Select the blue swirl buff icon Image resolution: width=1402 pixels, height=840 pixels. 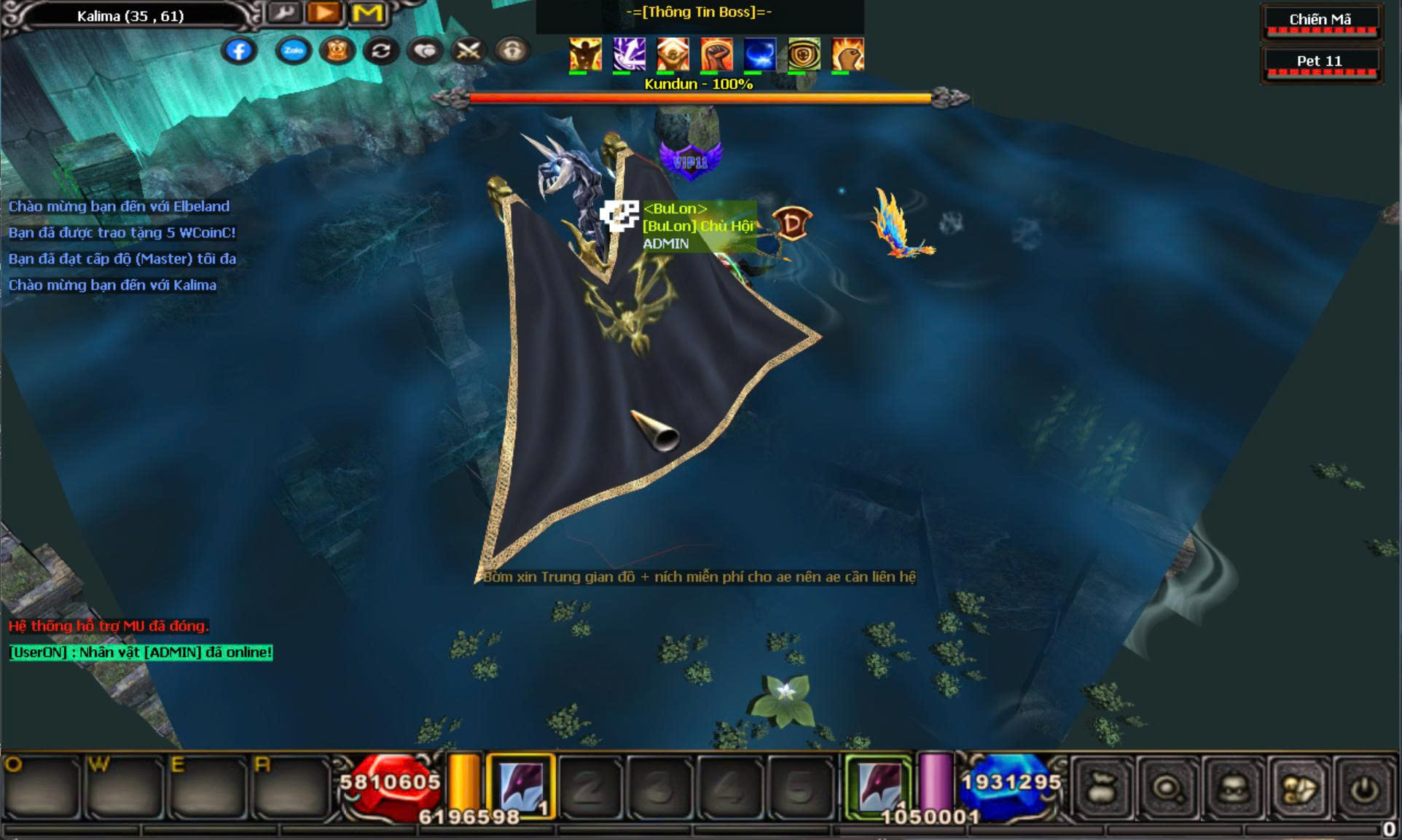pos(759,54)
